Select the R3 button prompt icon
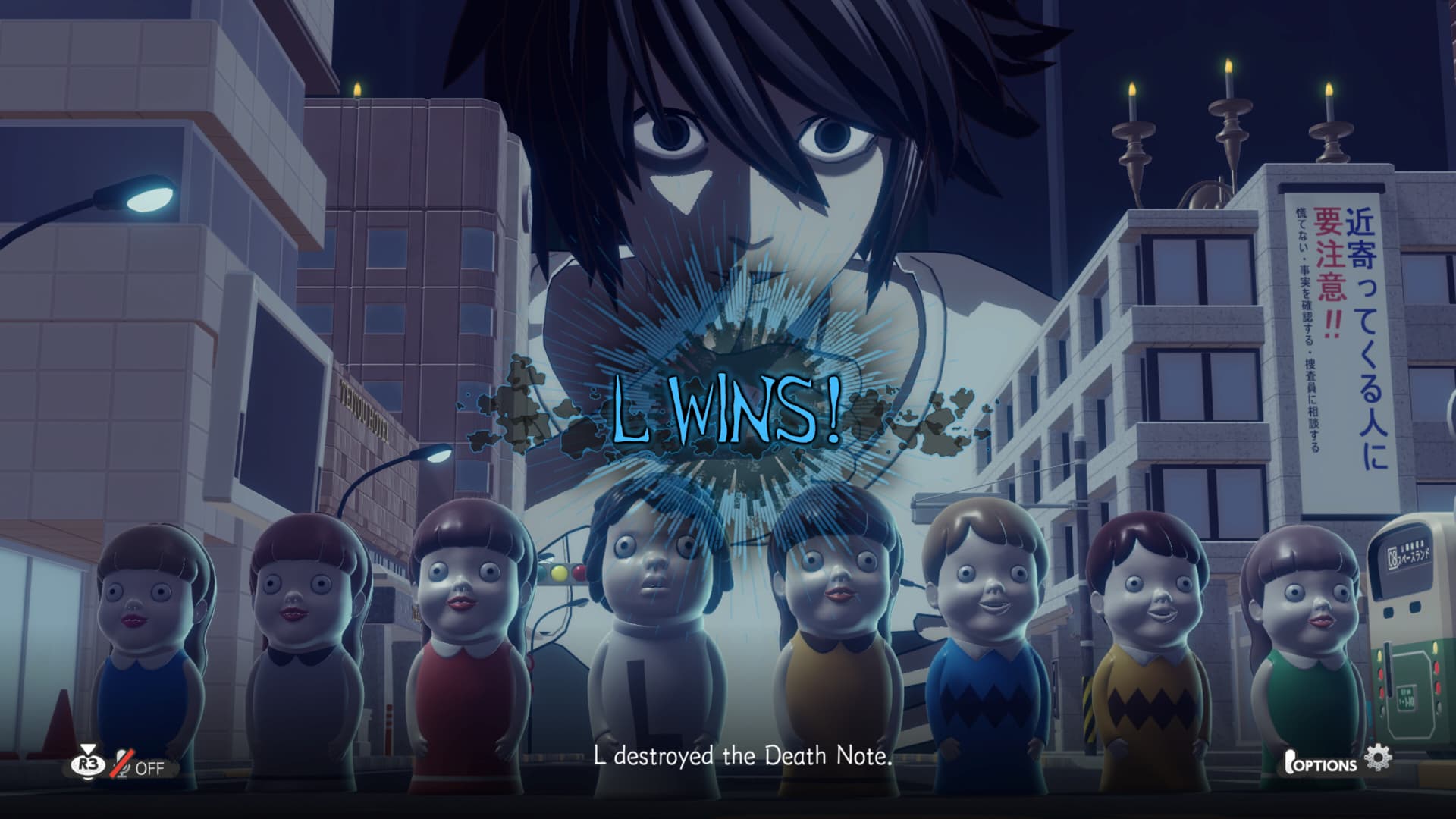 pyautogui.click(x=87, y=765)
